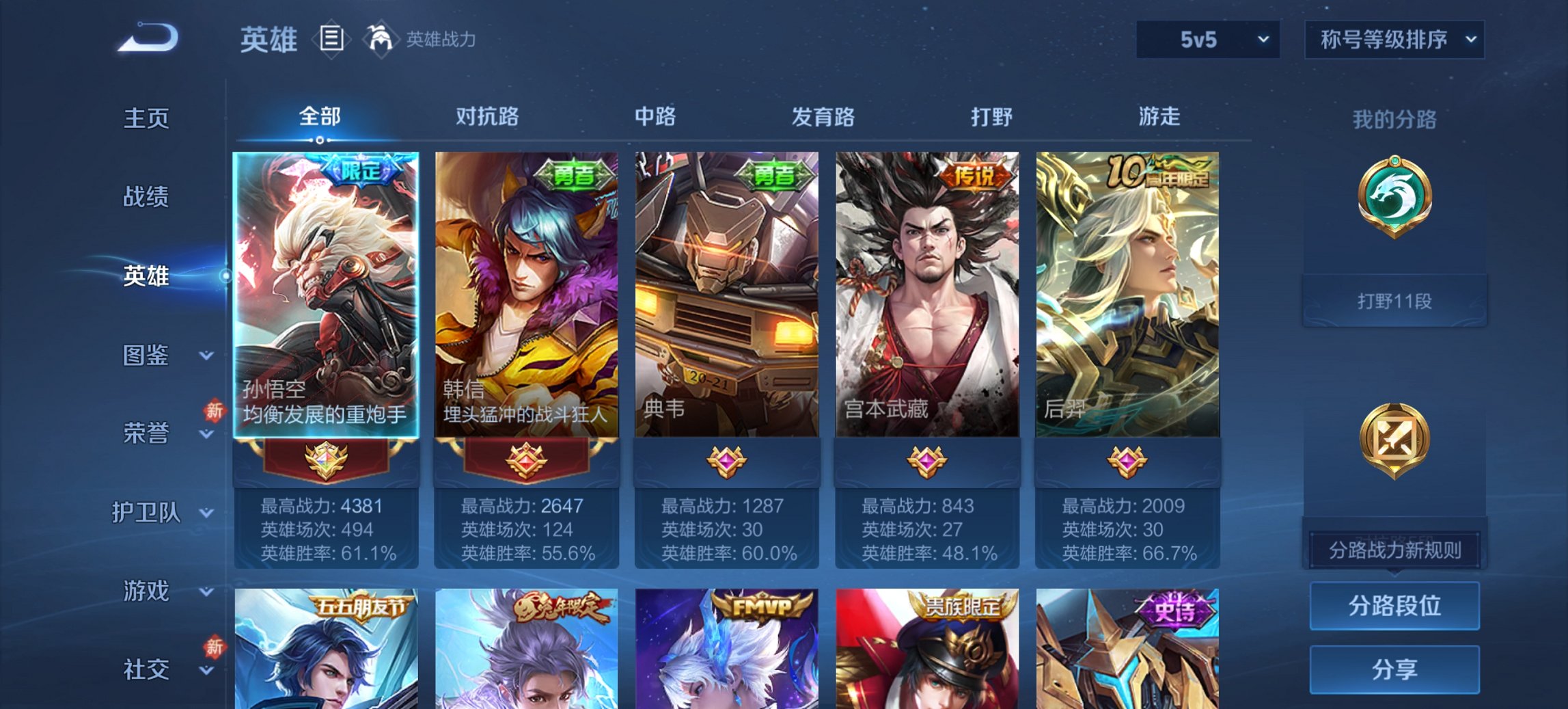Click the 英雄战力 helmet icon
The height and width of the screenshot is (709, 1568).
click(381, 40)
